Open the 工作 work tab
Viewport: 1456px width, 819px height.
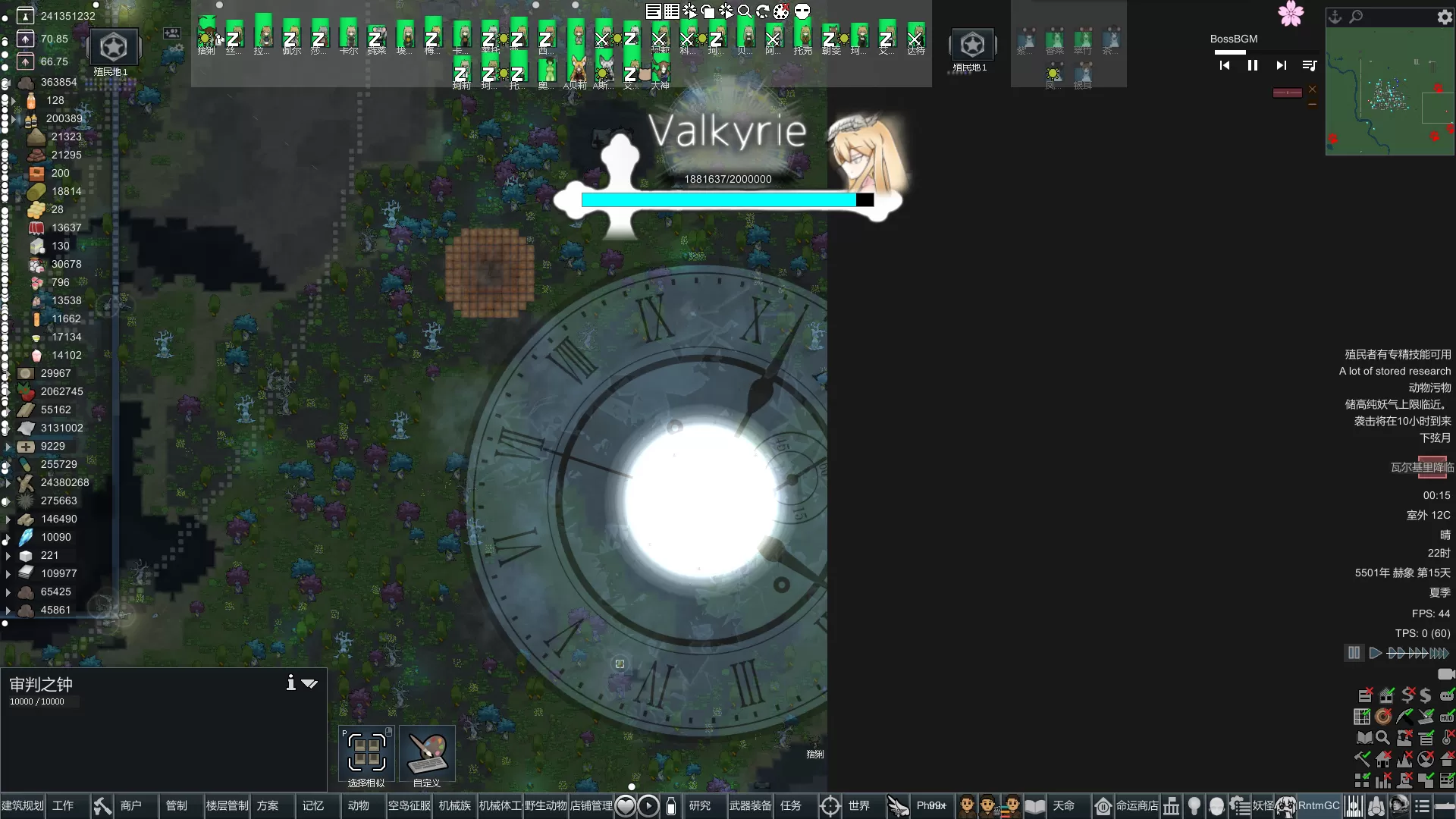(x=63, y=806)
